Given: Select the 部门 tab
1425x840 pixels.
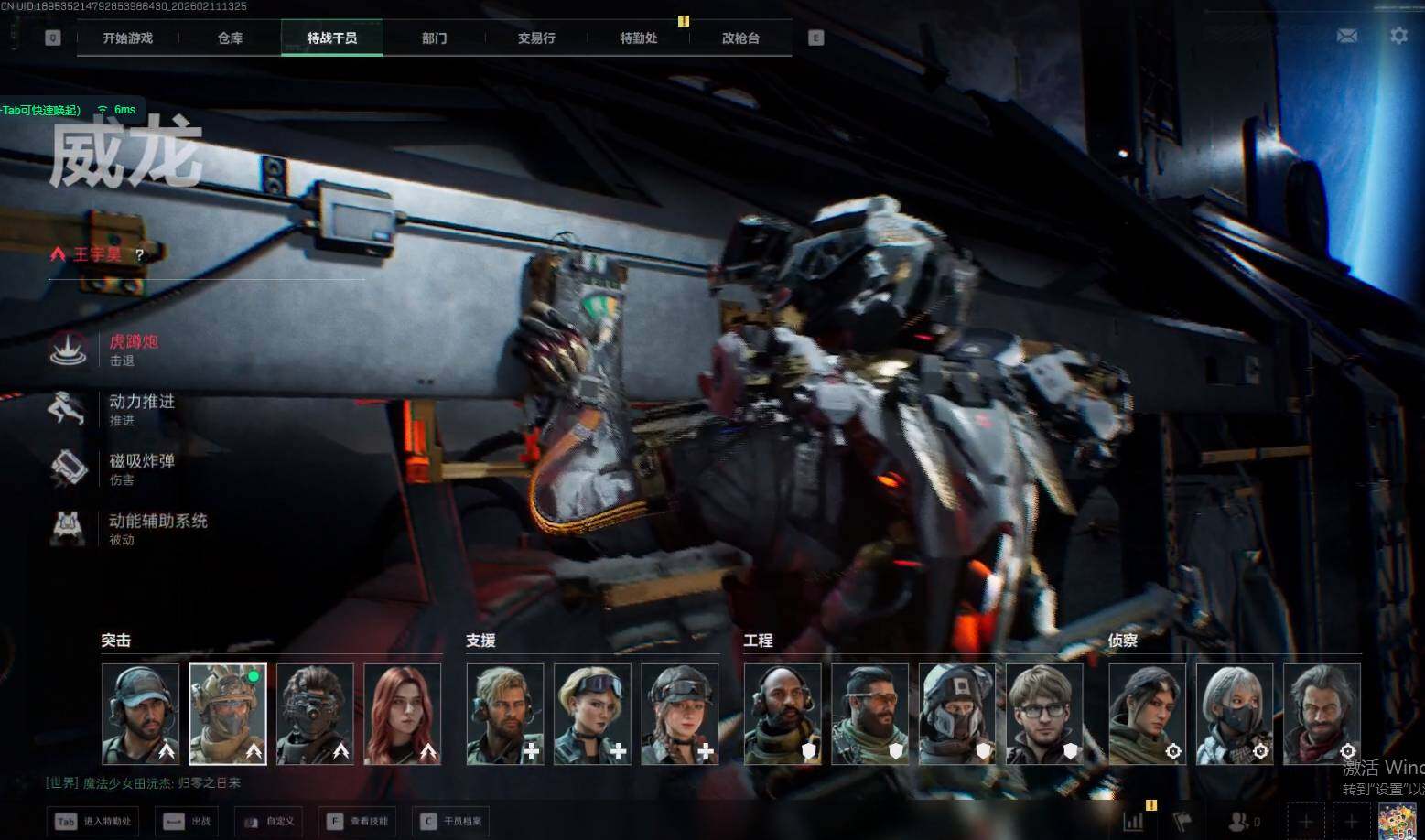Looking at the screenshot, I should [x=435, y=38].
